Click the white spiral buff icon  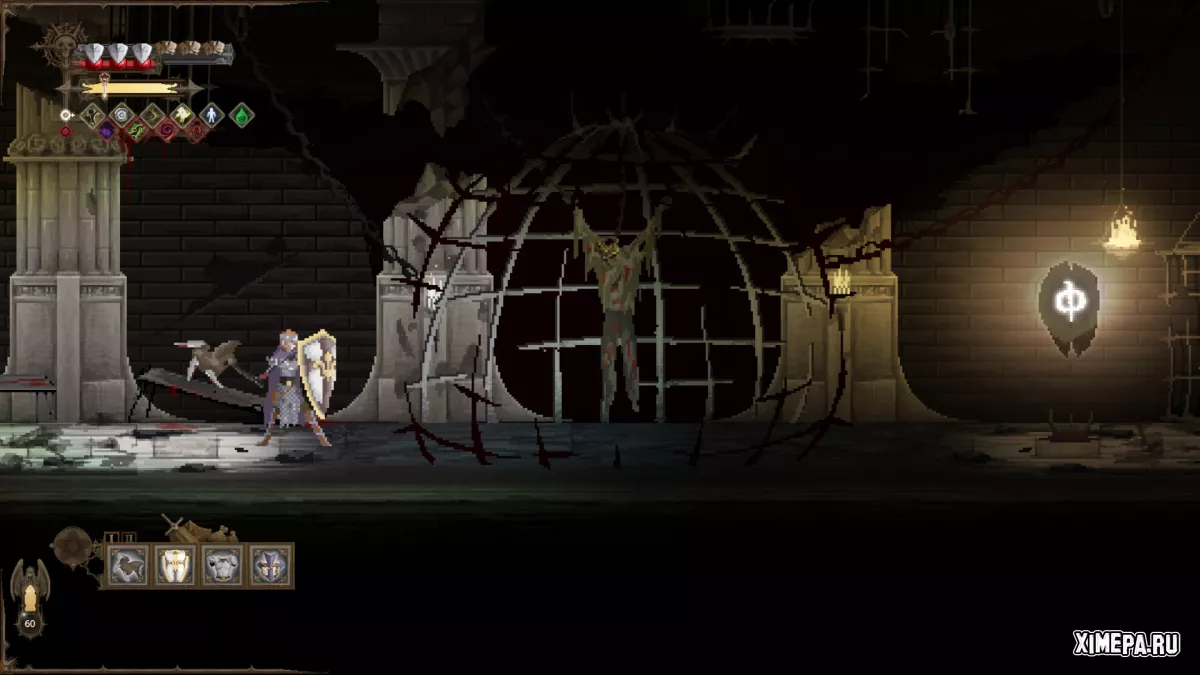tap(122, 115)
